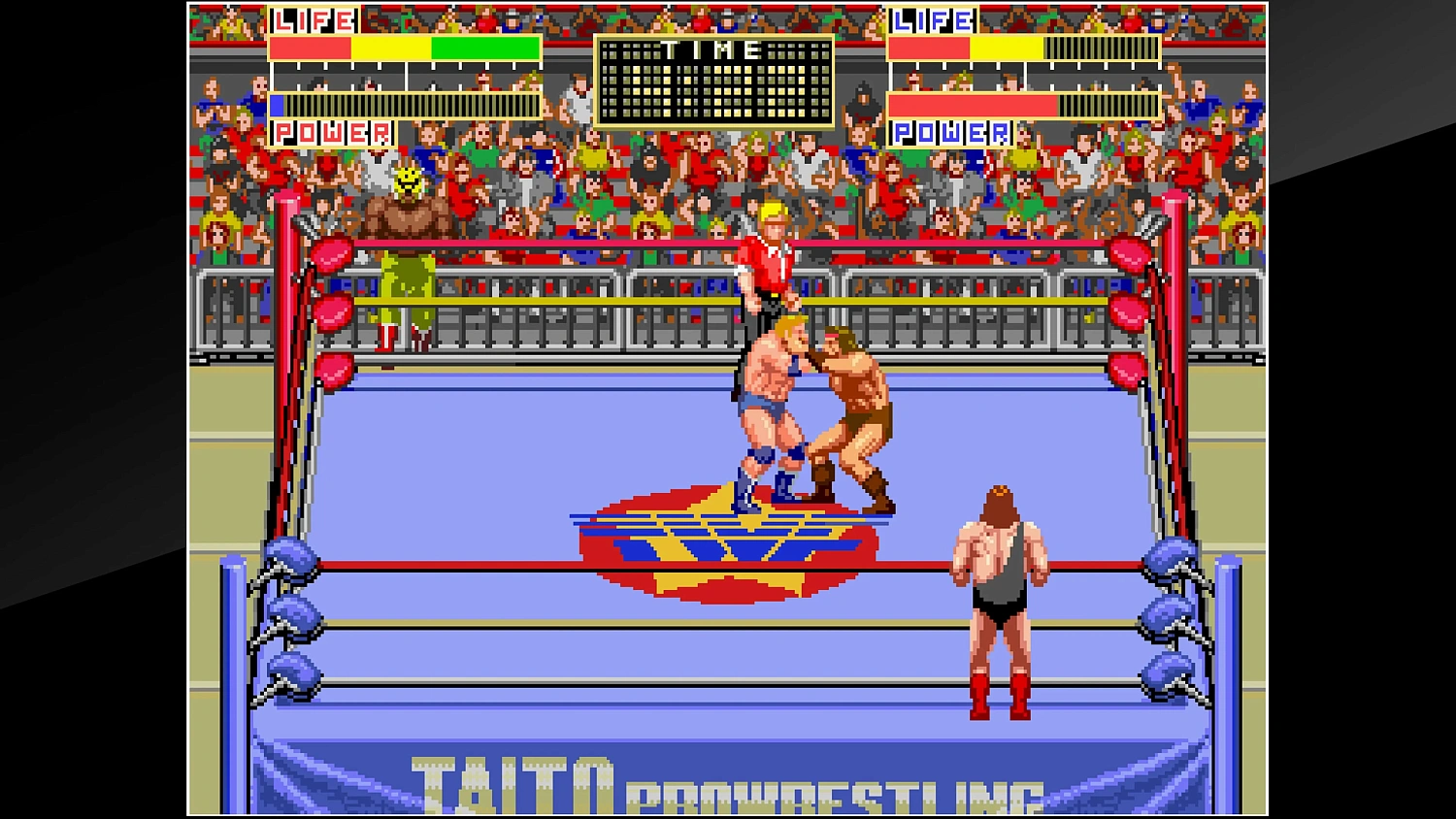1456x819 pixels.
Task: Click the Pac-Man face in the crowd
Action: pyautogui.click(x=407, y=180)
